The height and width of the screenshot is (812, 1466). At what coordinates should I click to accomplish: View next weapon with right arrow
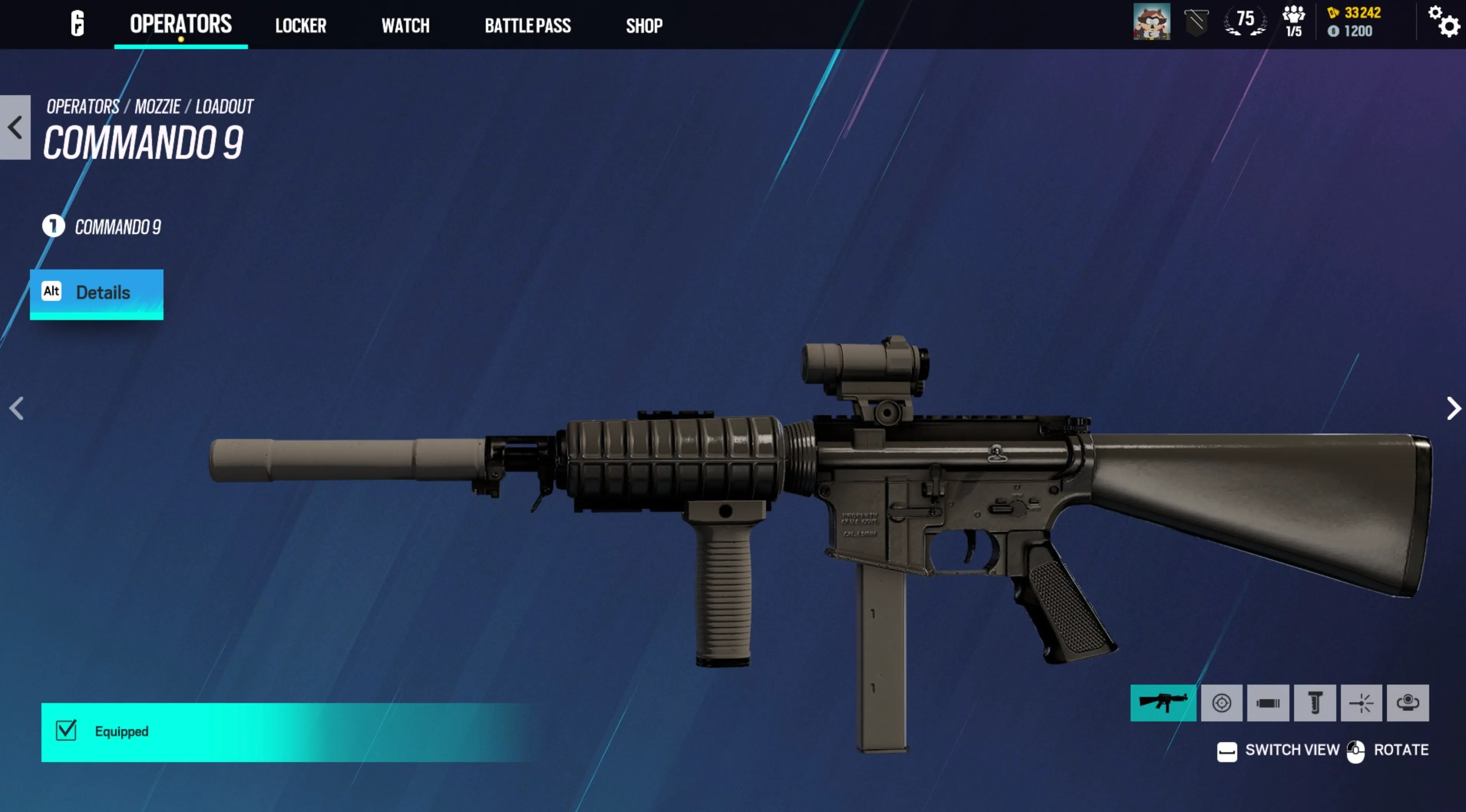(1453, 408)
